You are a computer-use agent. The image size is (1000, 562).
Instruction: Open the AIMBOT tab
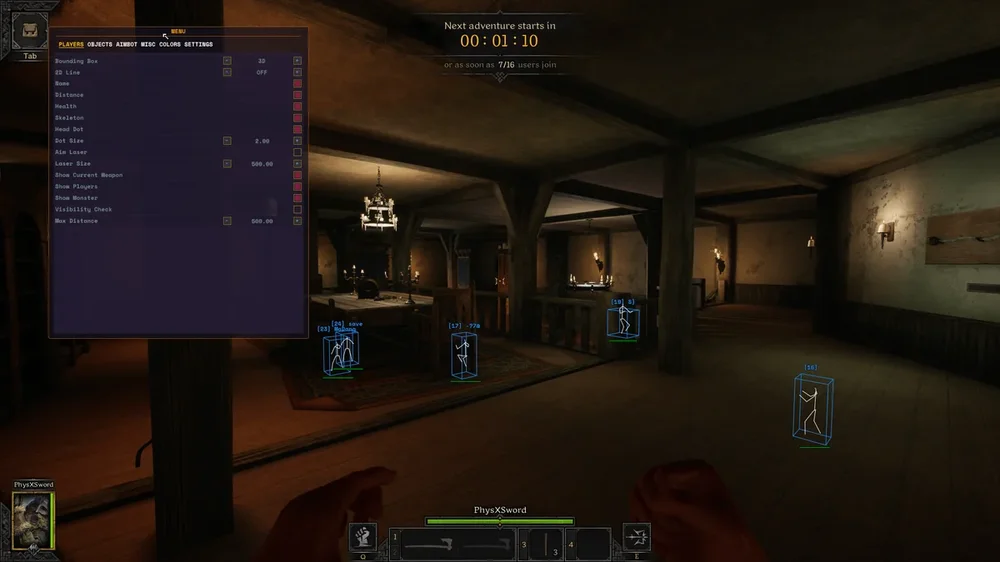pos(126,44)
